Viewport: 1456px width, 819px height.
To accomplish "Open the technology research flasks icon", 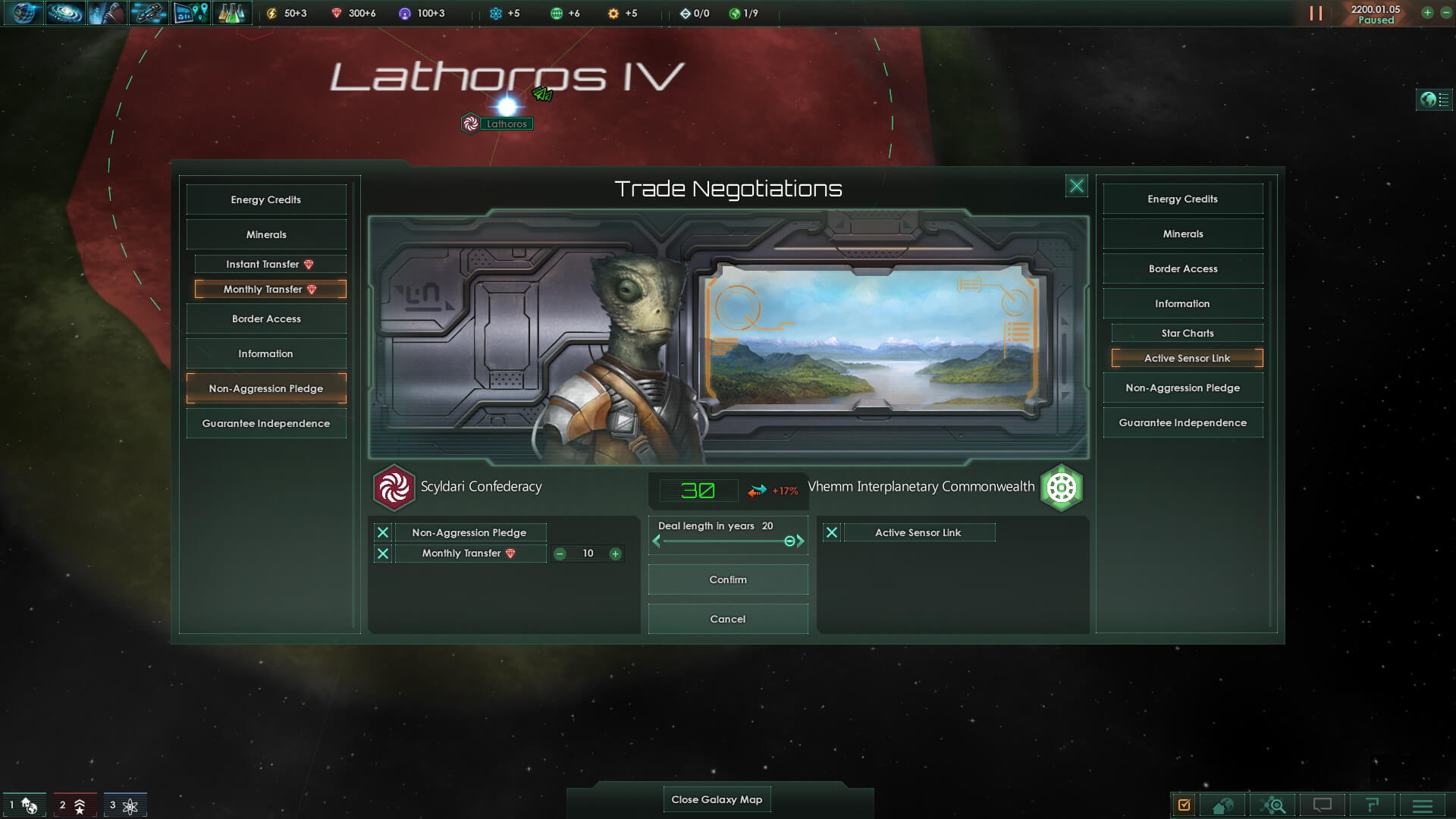I will (x=232, y=13).
